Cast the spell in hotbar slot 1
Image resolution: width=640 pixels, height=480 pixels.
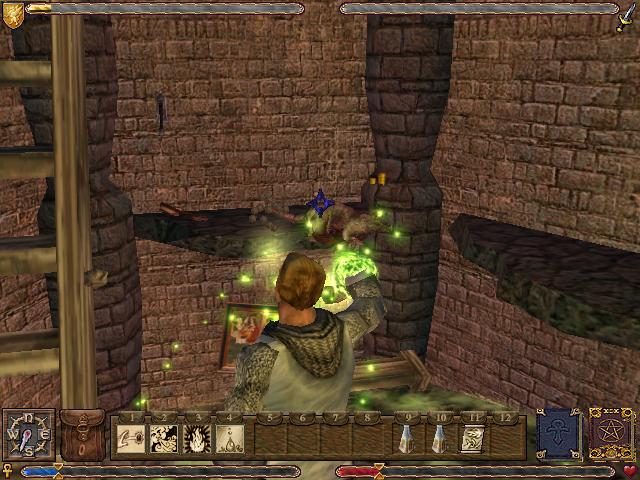(131, 438)
